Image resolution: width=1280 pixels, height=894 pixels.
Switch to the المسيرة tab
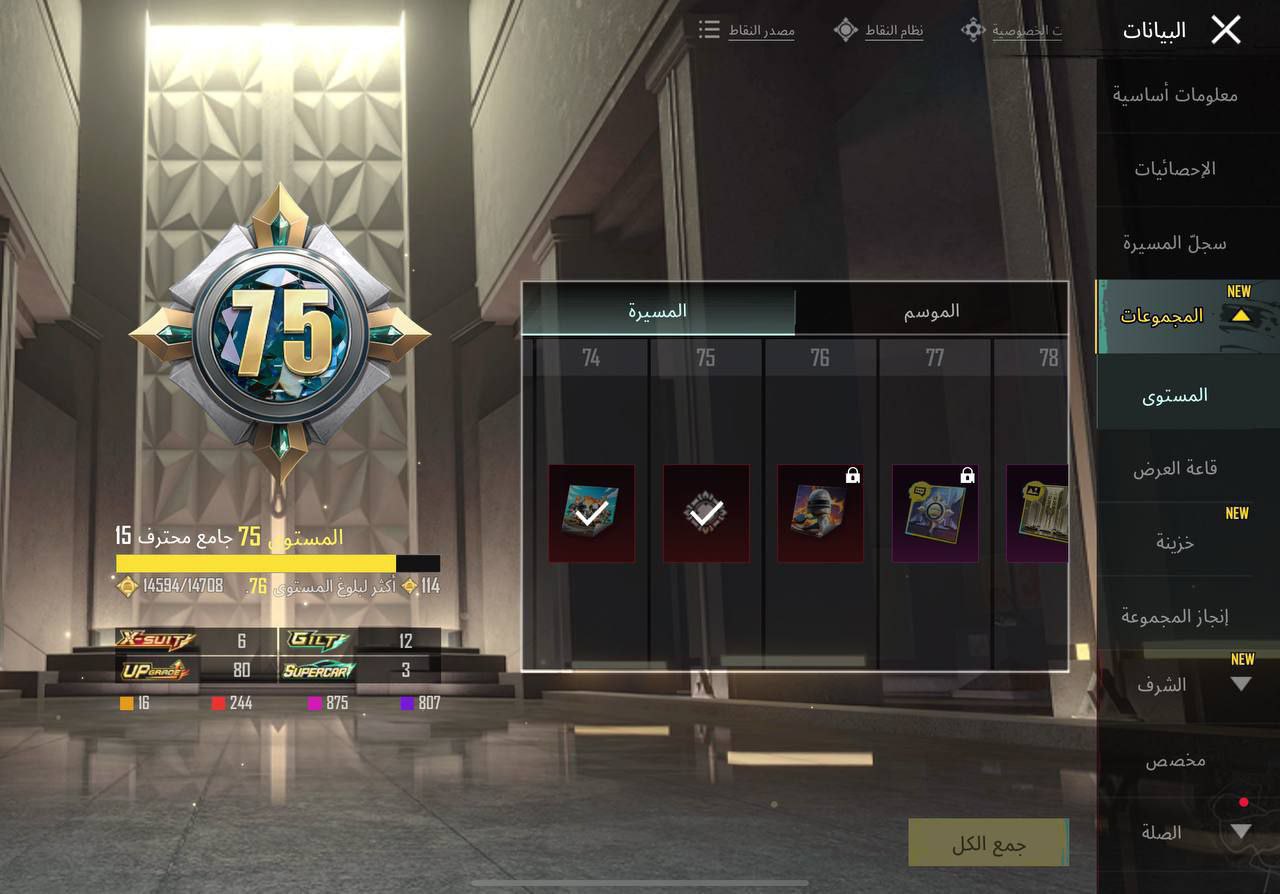click(658, 311)
